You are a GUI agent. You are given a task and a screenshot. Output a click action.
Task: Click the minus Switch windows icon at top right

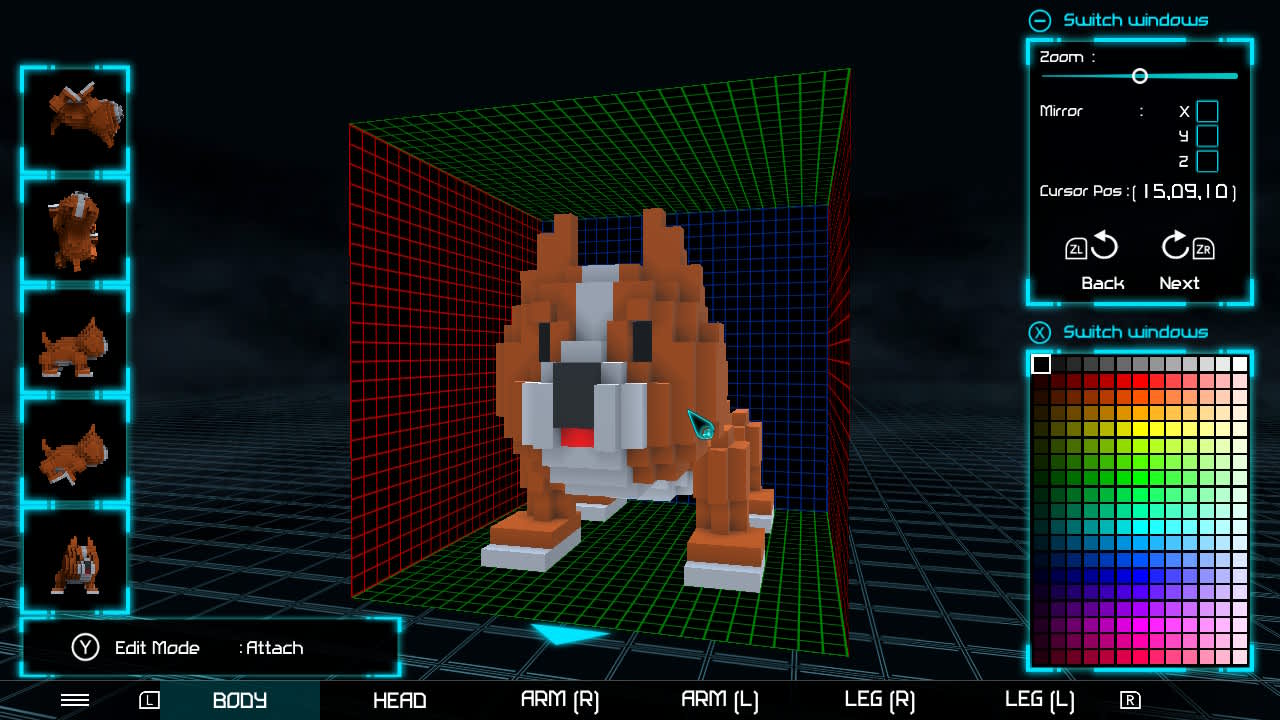[1041, 20]
